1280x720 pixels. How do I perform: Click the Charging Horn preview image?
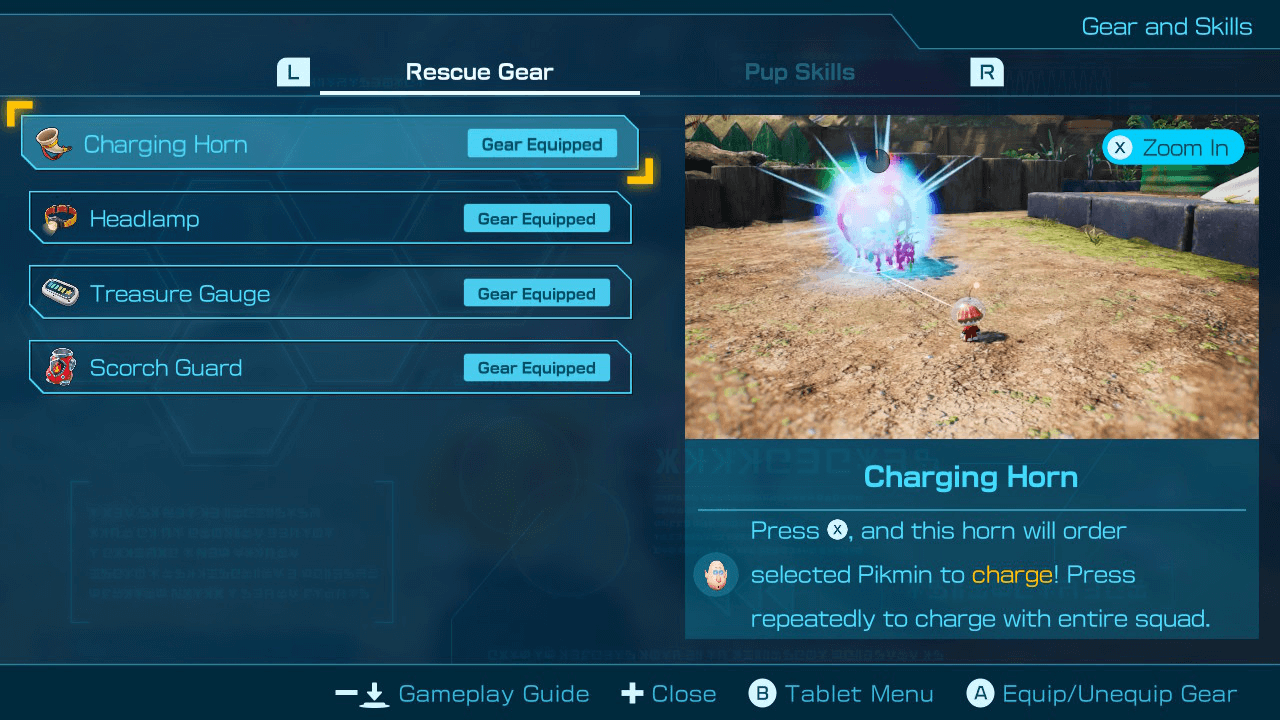click(x=971, y=275)
